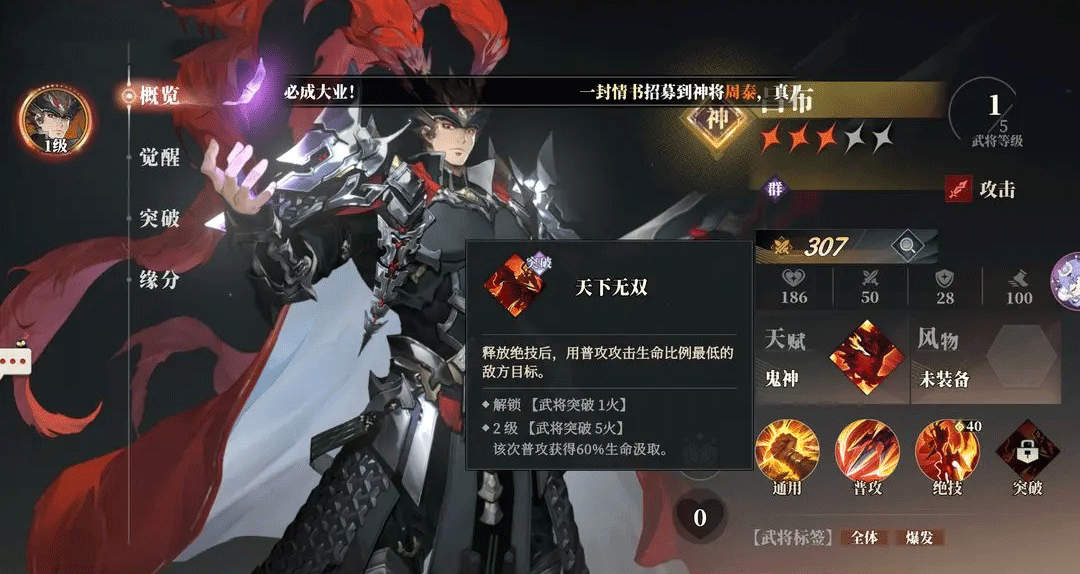Click the 群 faction badge
The height and width of the screenshot is (574, 1080).
click(775, 188)
